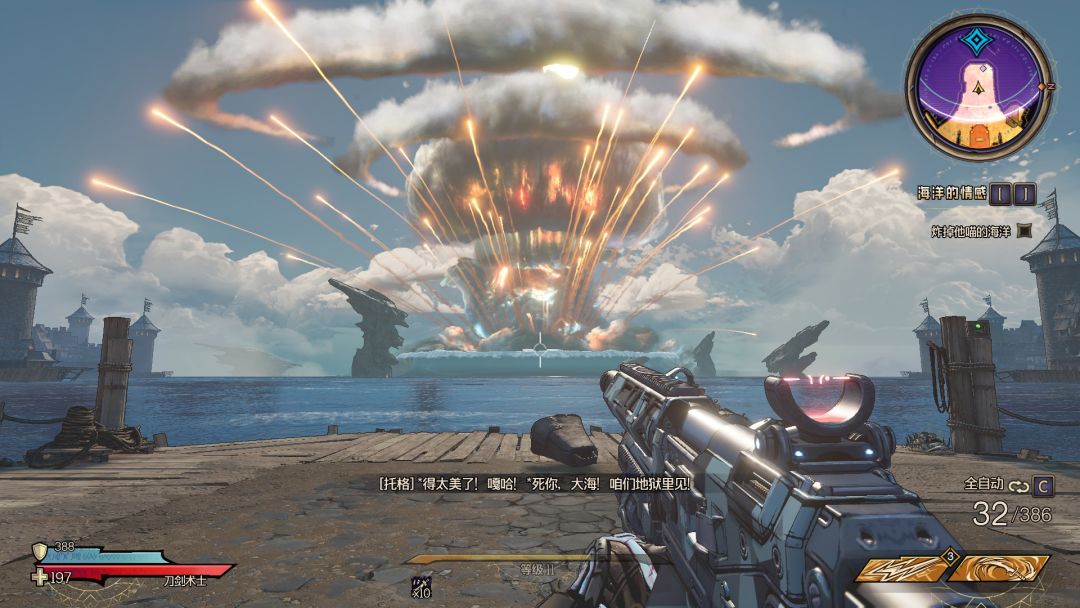Tick the objective checkbox beside 炸掉他喵的海洋
Viewport: 1080px width, 608px height.
pyautogui.click(x=1024, y=232)
